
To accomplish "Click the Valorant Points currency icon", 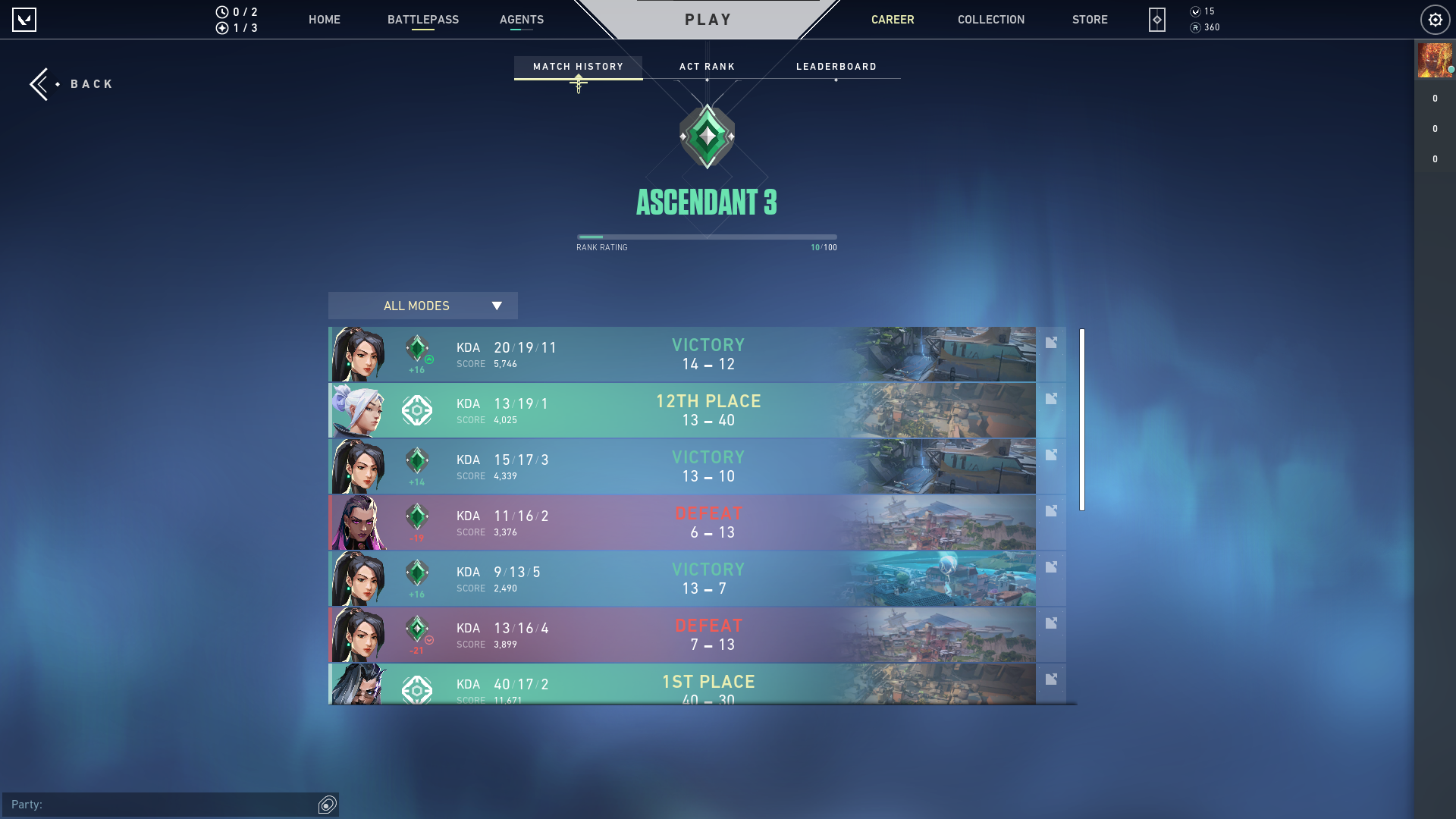I will coord(1195,11).
